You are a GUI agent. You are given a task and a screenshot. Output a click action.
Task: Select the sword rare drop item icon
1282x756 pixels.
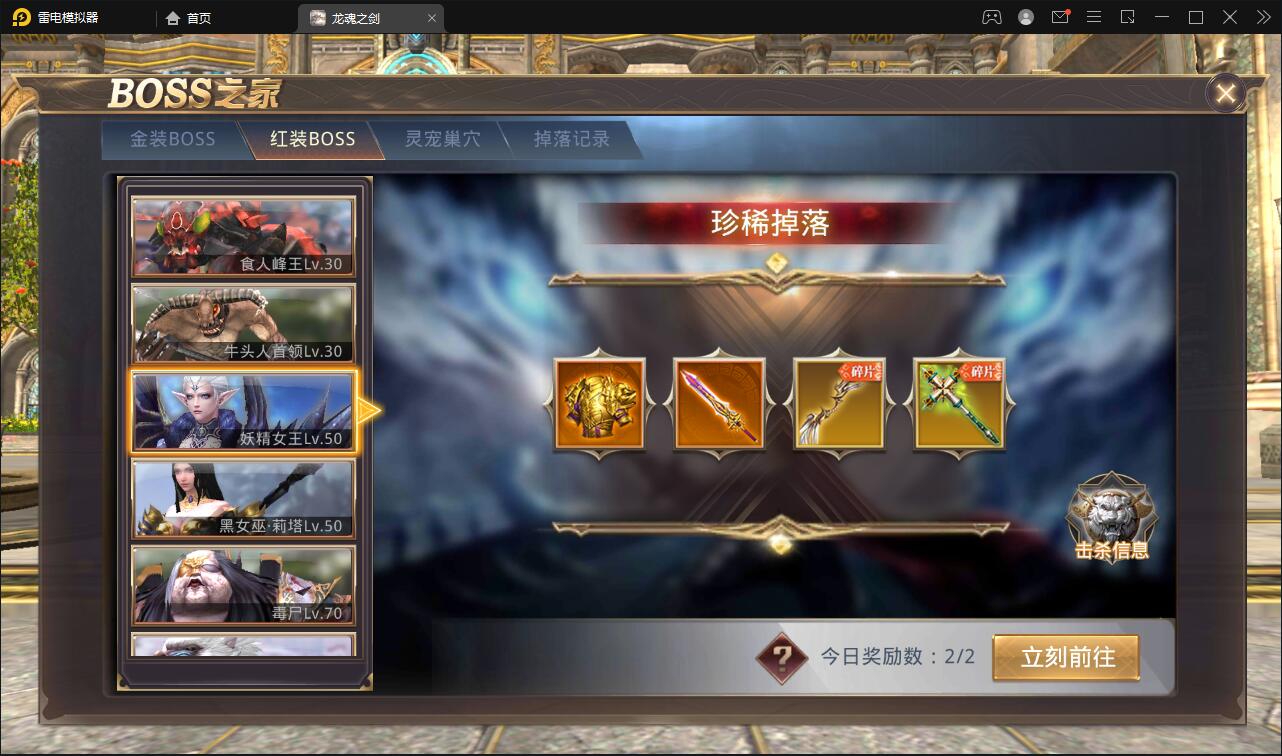[719, 404]
